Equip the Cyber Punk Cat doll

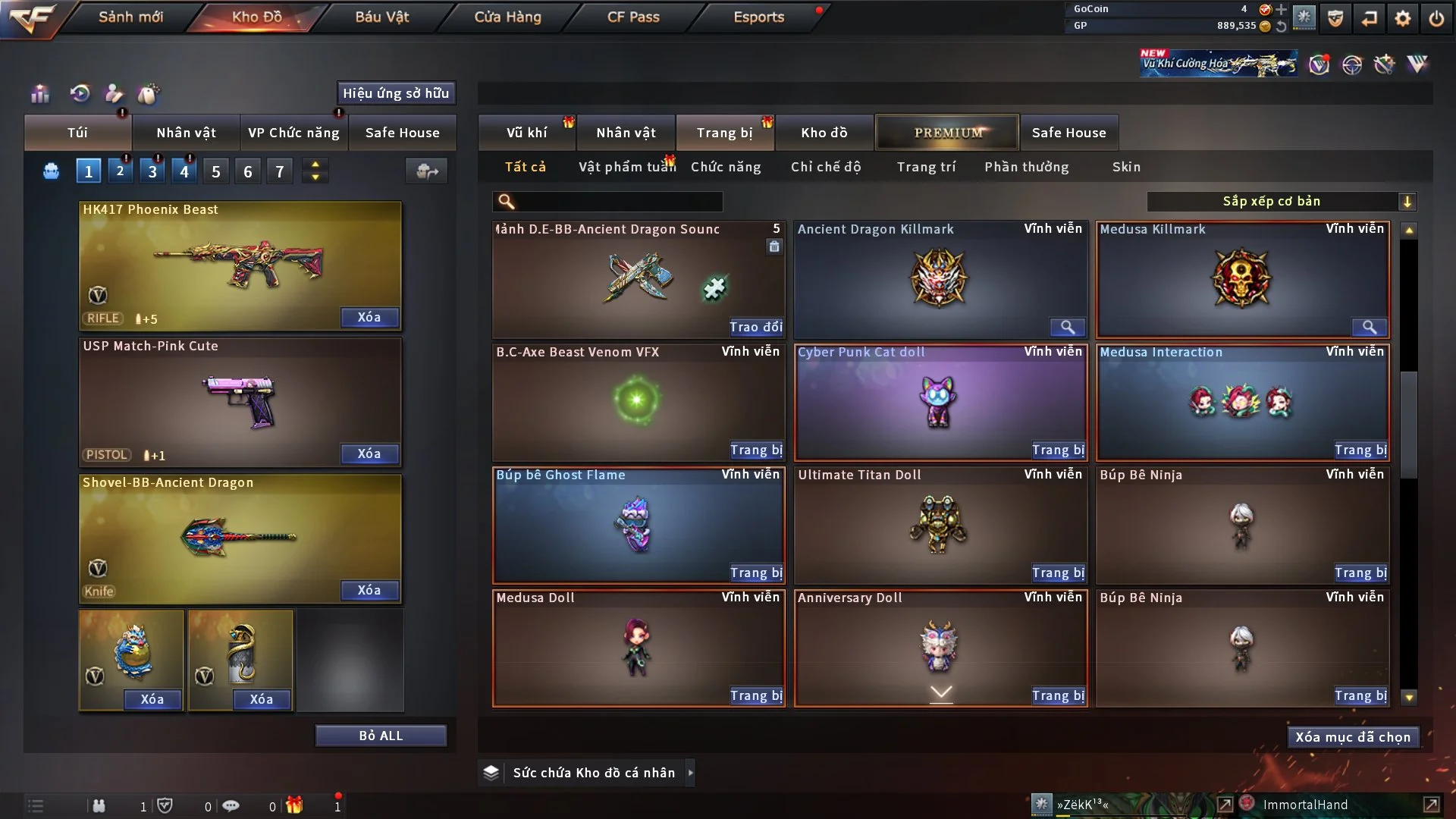1058,450
